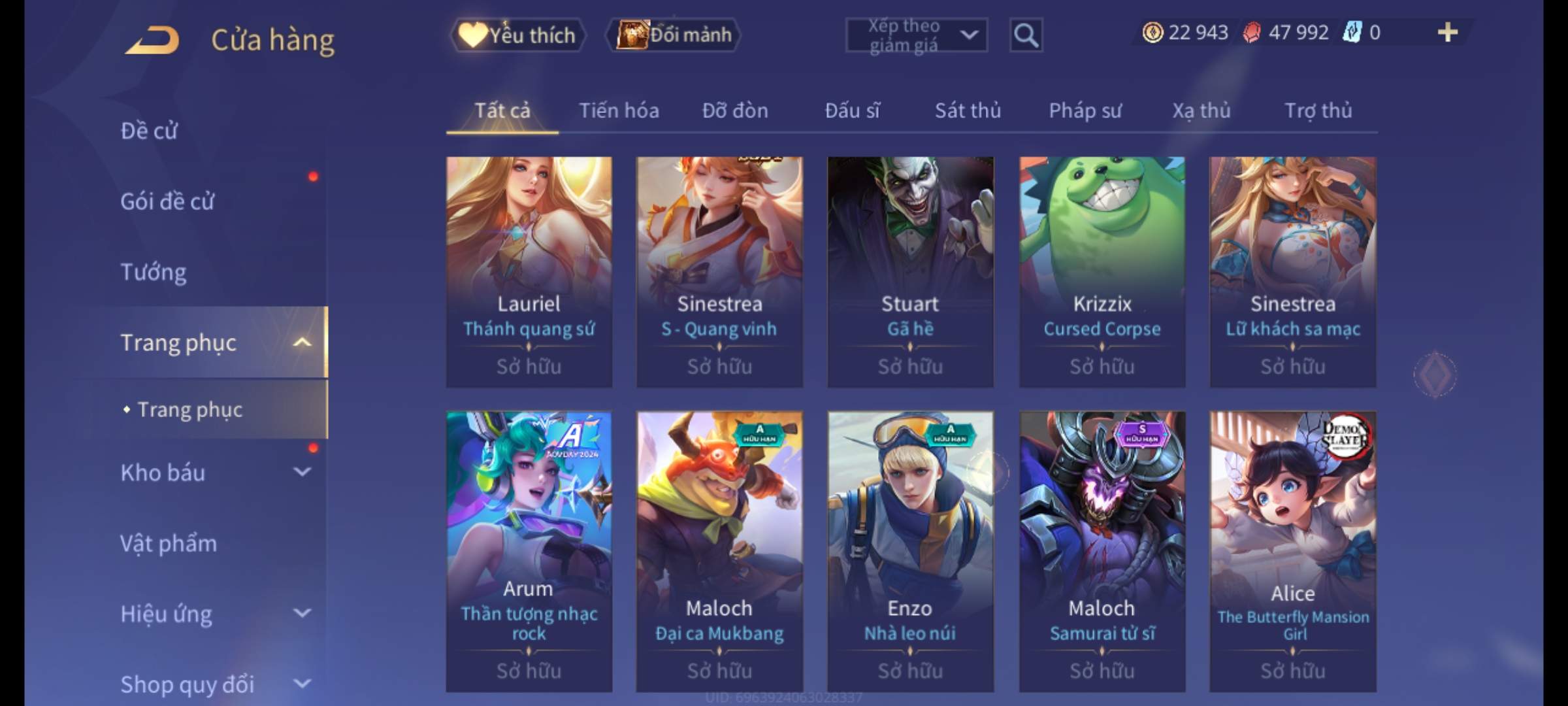Image resolution: width=1568 pixels, height=706 pixels.
Task: Switch to the Đỡ đòn tab
Action: coord(735,111)
